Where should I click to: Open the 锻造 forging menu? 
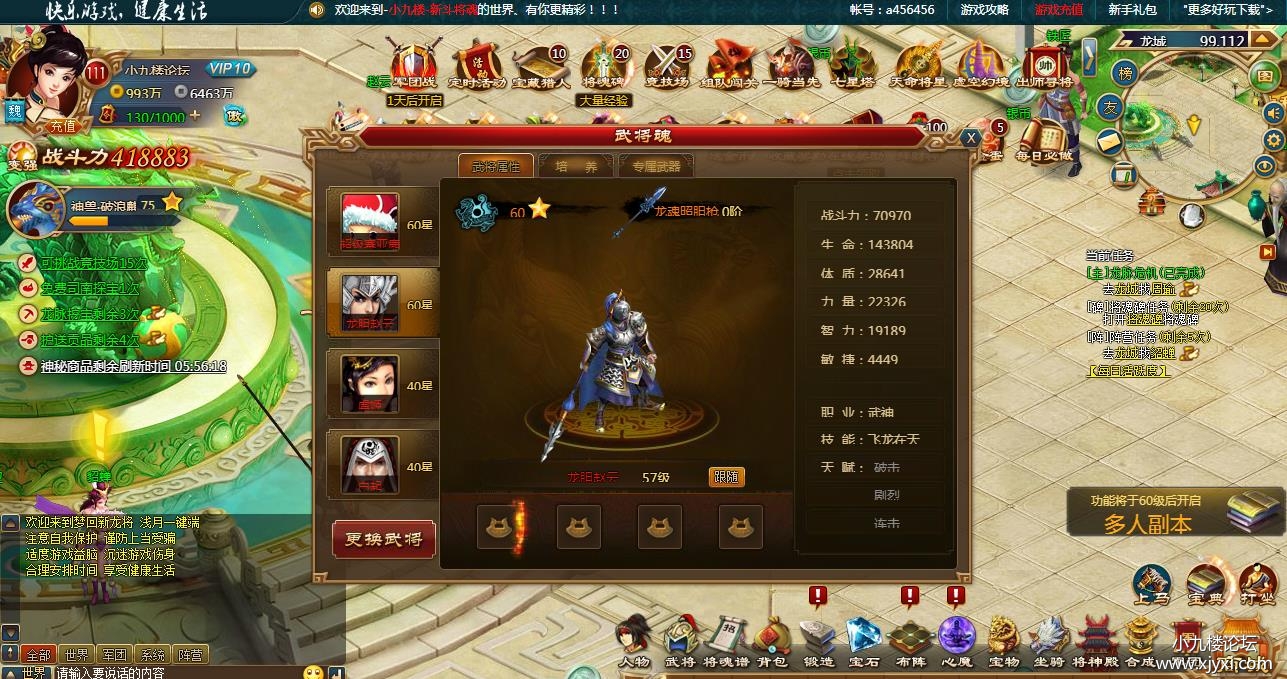pyautogui.click(x=817, y=641)
